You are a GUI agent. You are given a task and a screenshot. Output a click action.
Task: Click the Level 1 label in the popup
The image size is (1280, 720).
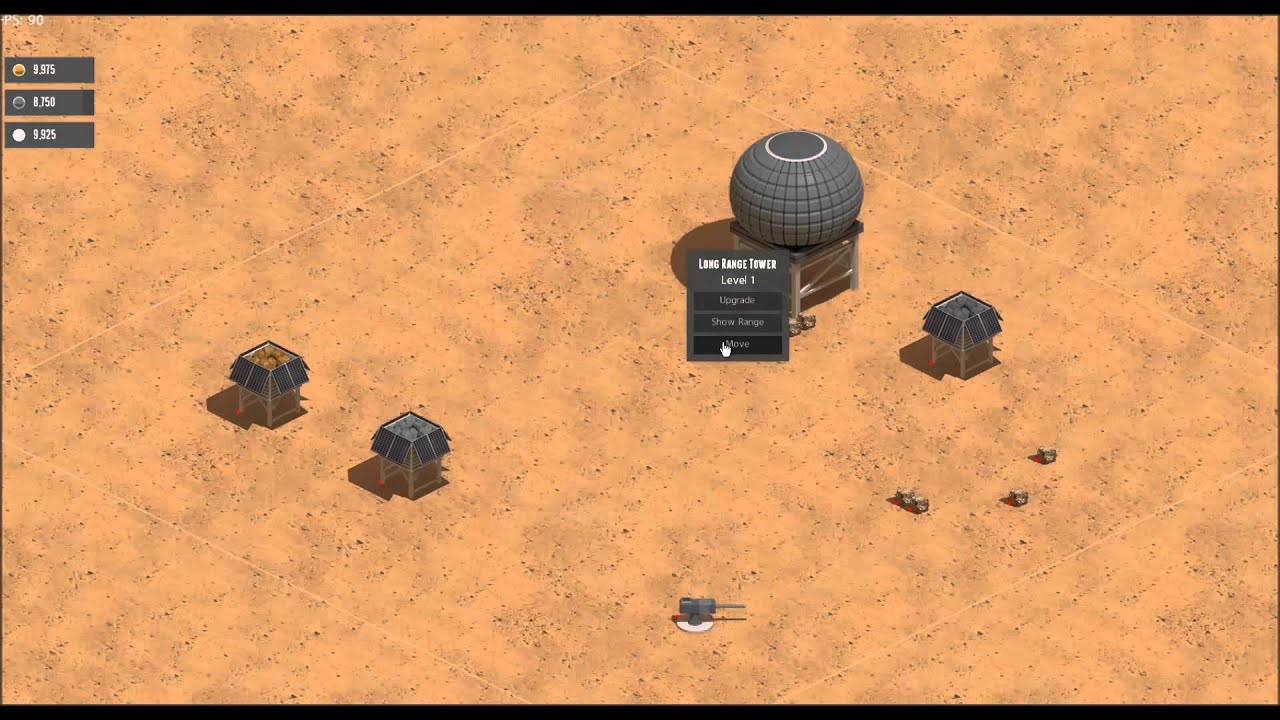737,281
